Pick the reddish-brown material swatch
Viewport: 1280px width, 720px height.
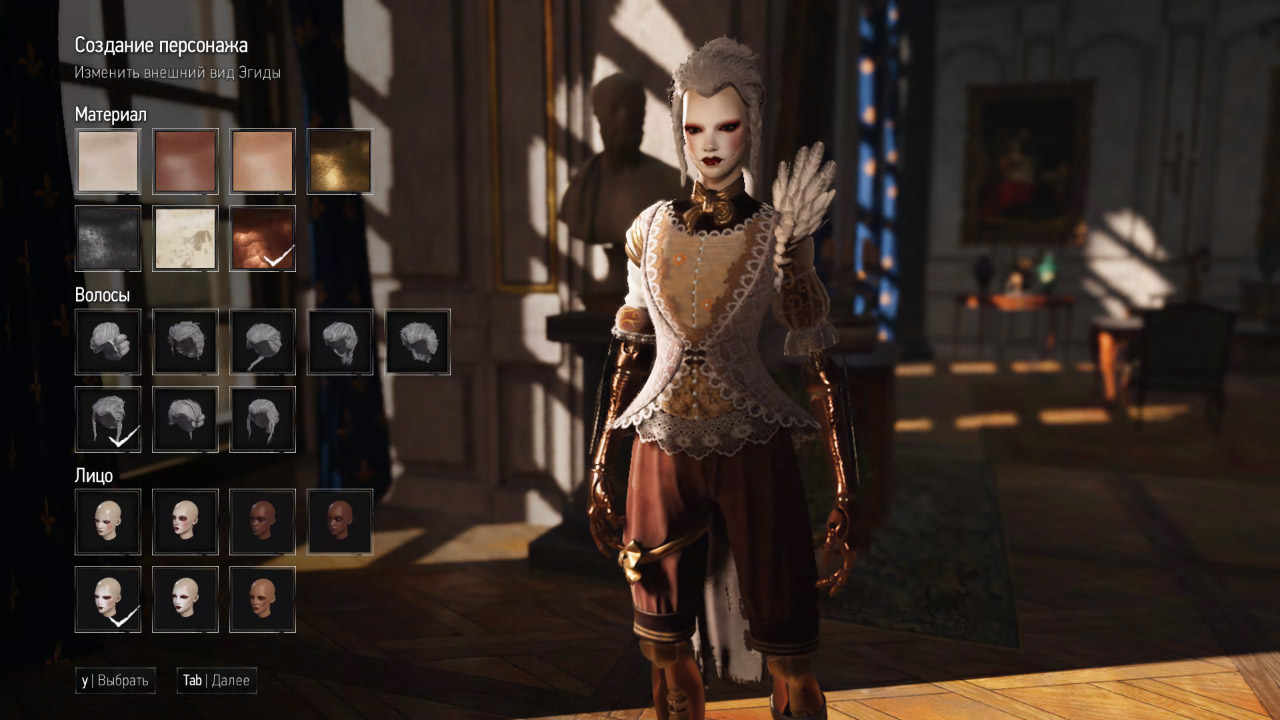[x=185, y=161]
